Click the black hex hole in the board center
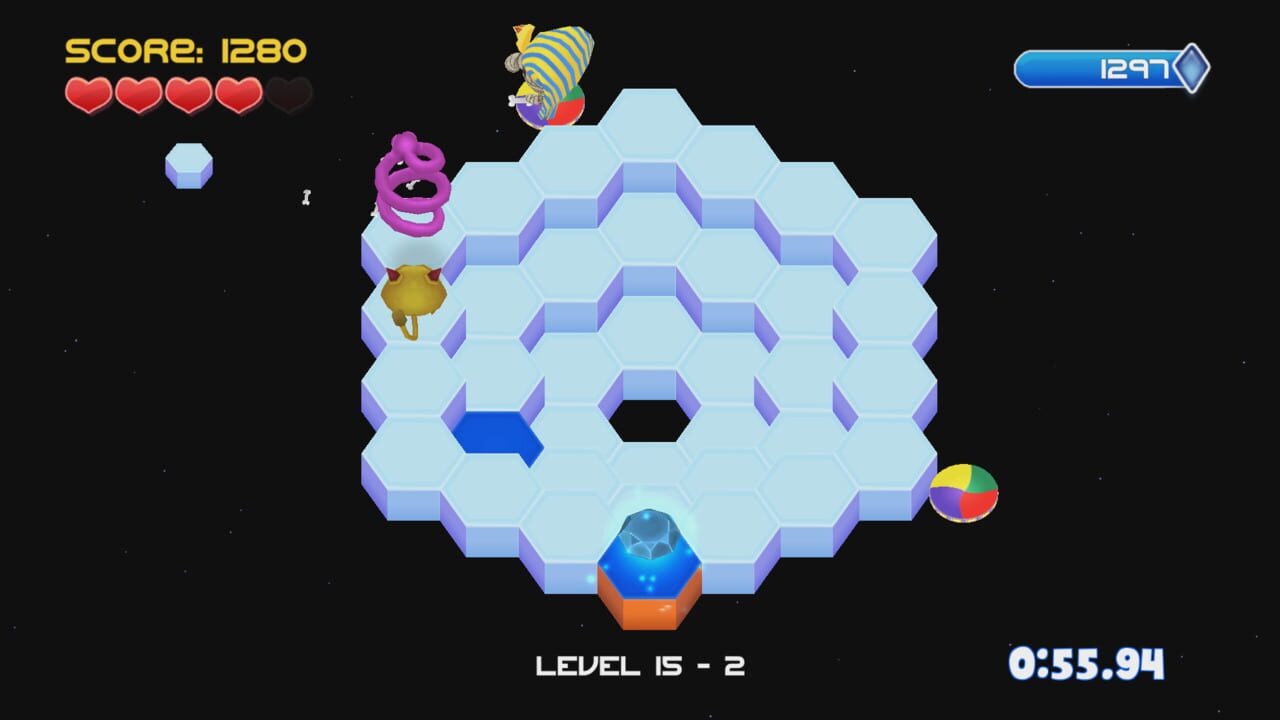The width and height of the screenshot is (1280, 720). (651, 421)
